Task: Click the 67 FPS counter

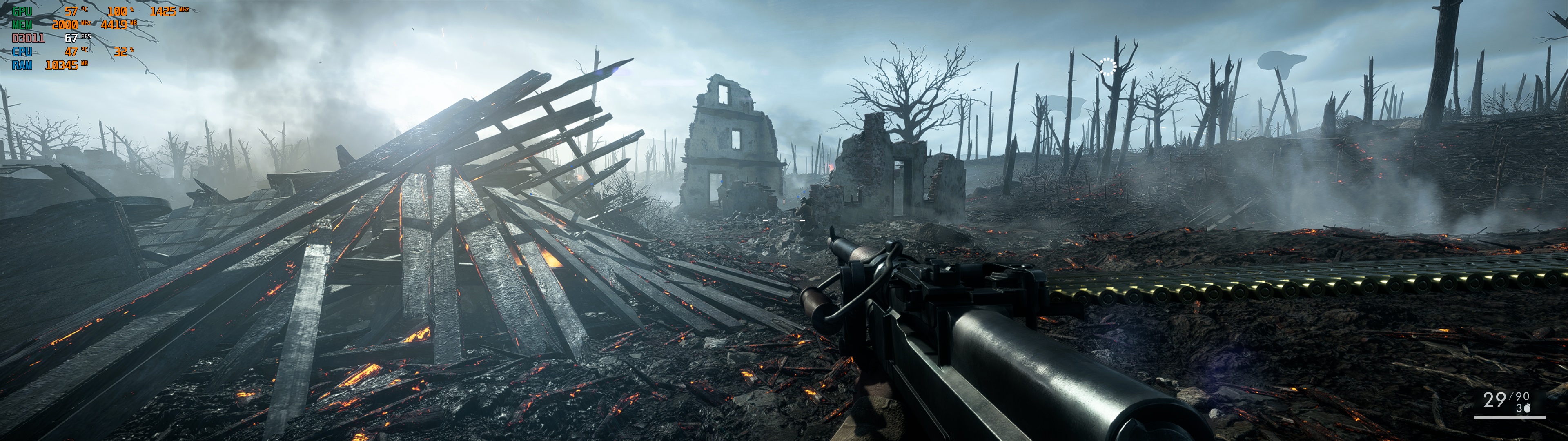Action: pyautogui.click(x=71, y=38)
